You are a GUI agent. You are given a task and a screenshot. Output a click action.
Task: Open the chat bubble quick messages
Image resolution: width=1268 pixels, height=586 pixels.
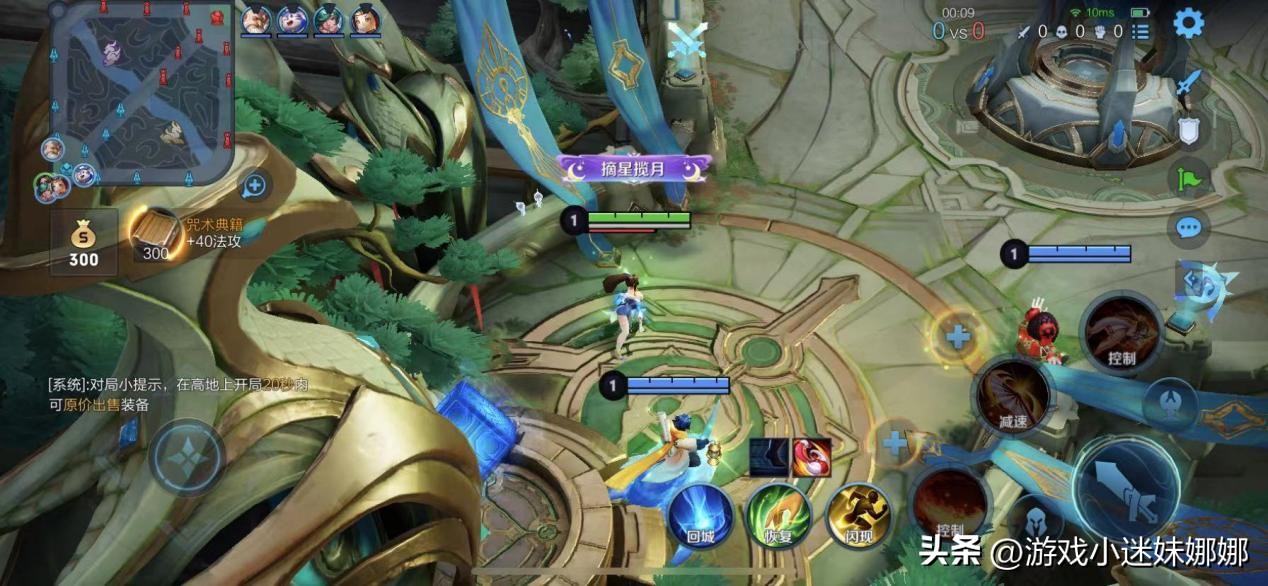(x=1189, y=228)
